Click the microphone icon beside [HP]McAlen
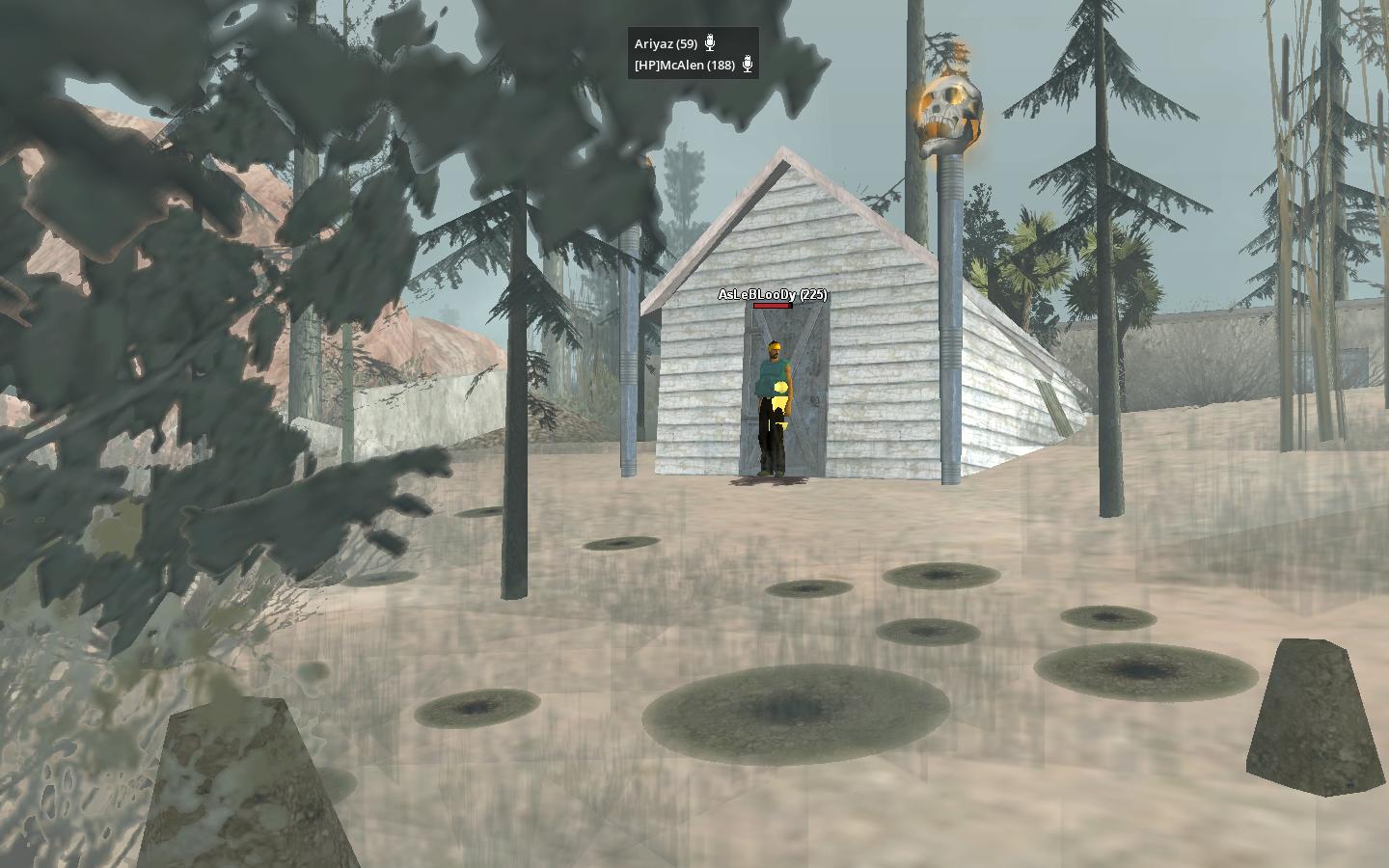 [747, 65]
